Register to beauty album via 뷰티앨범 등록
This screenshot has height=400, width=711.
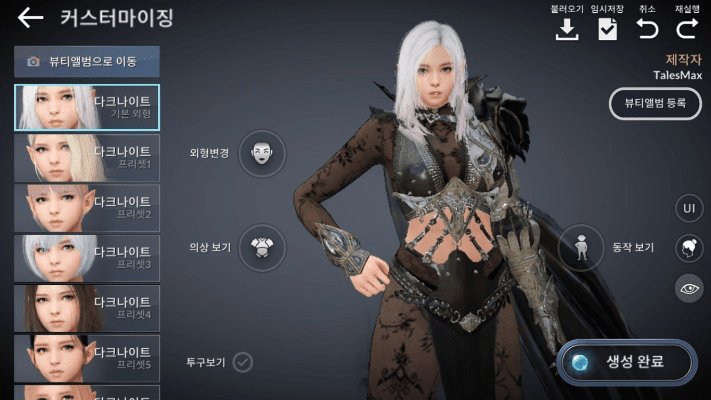coord(655,103)
